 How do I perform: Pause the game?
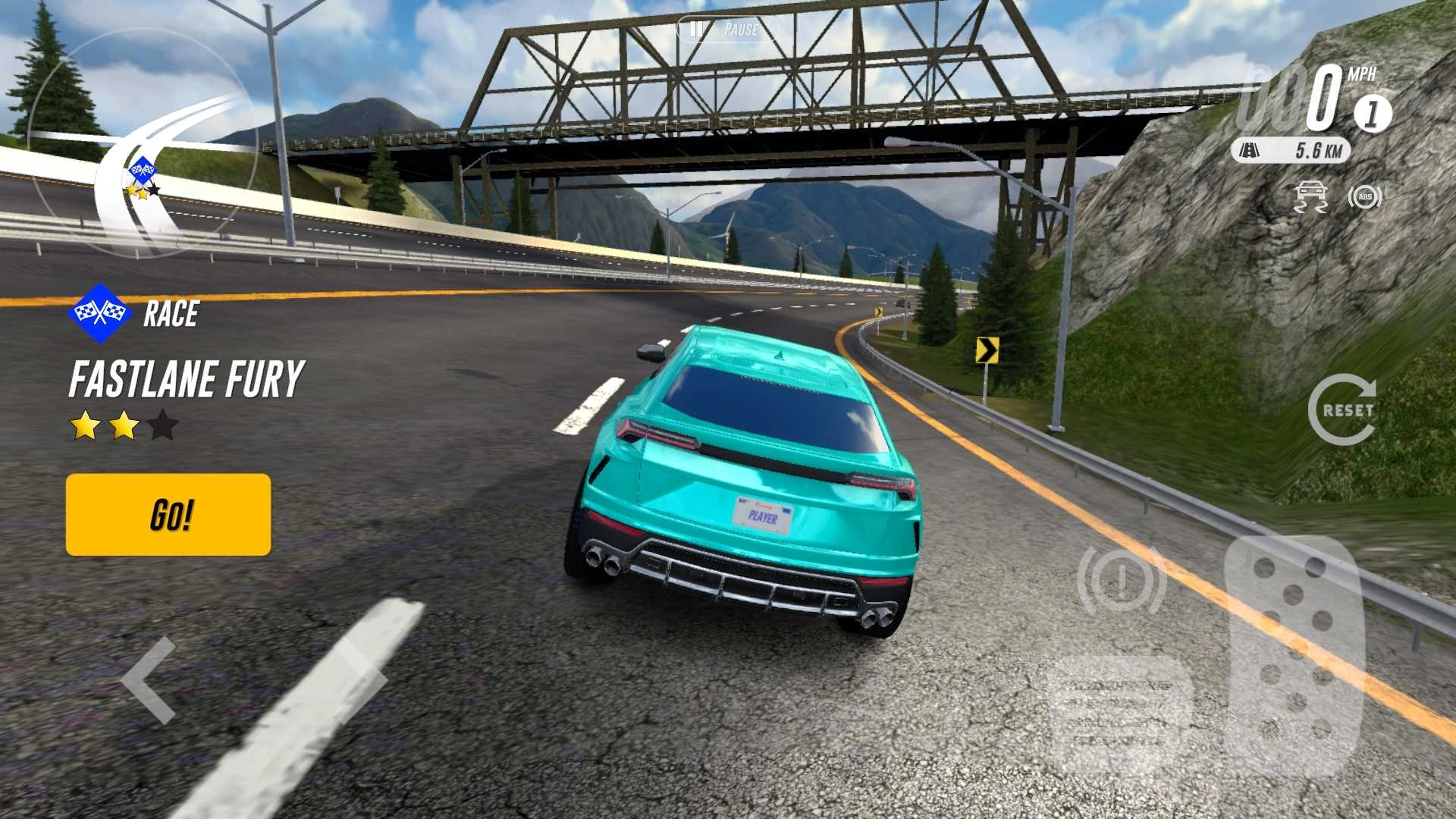click(x=726, y=30)
